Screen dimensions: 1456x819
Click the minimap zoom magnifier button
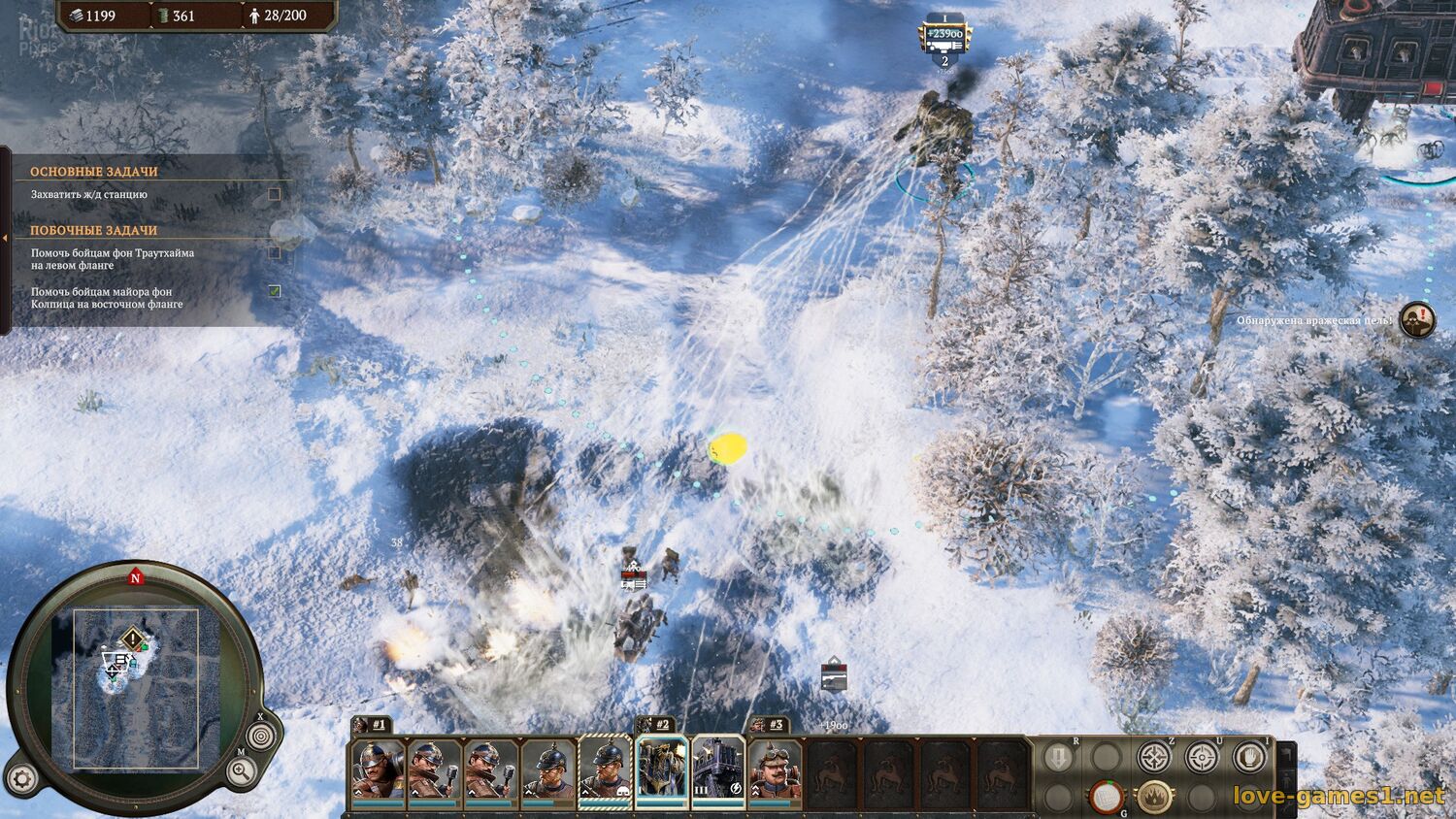pos(241,772)
